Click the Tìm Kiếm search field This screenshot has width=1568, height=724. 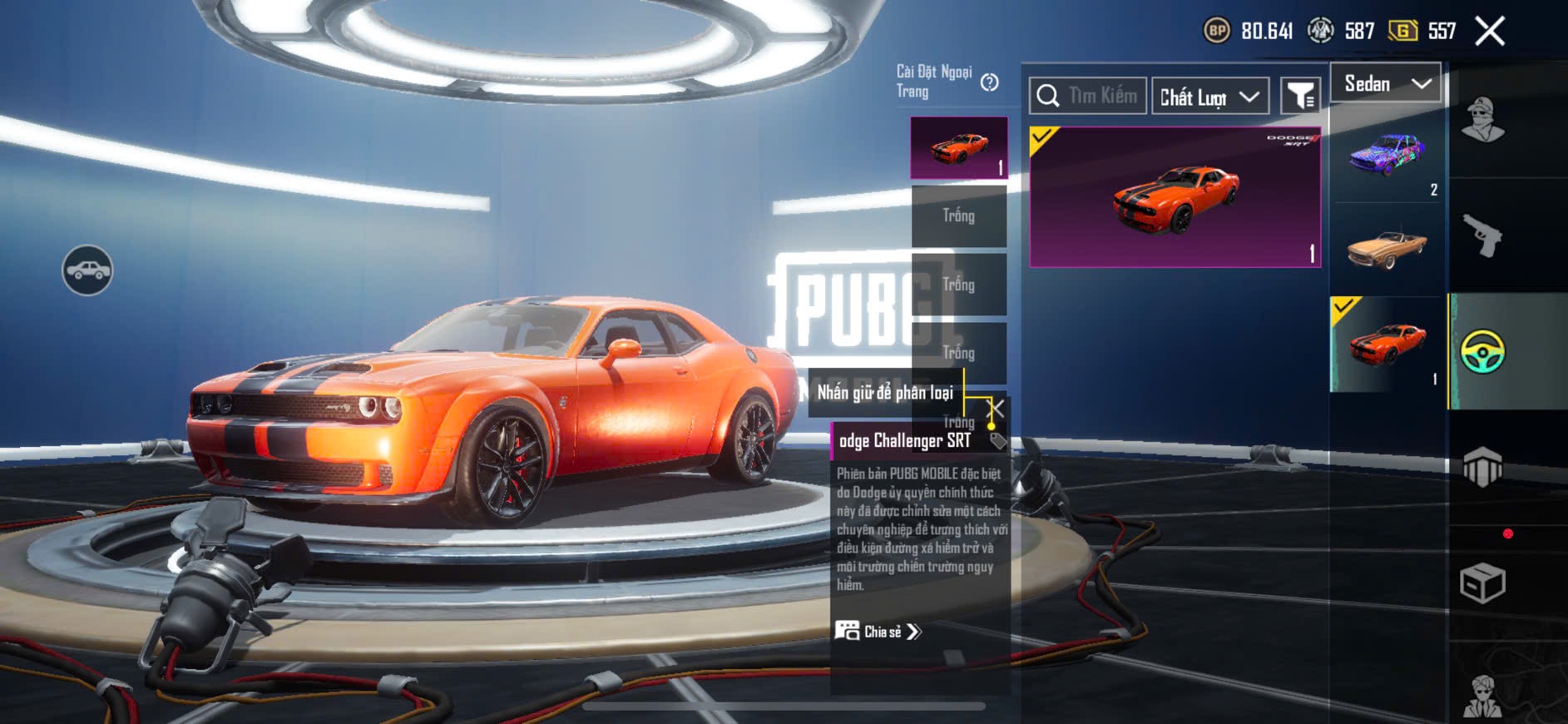(1088, 97)
